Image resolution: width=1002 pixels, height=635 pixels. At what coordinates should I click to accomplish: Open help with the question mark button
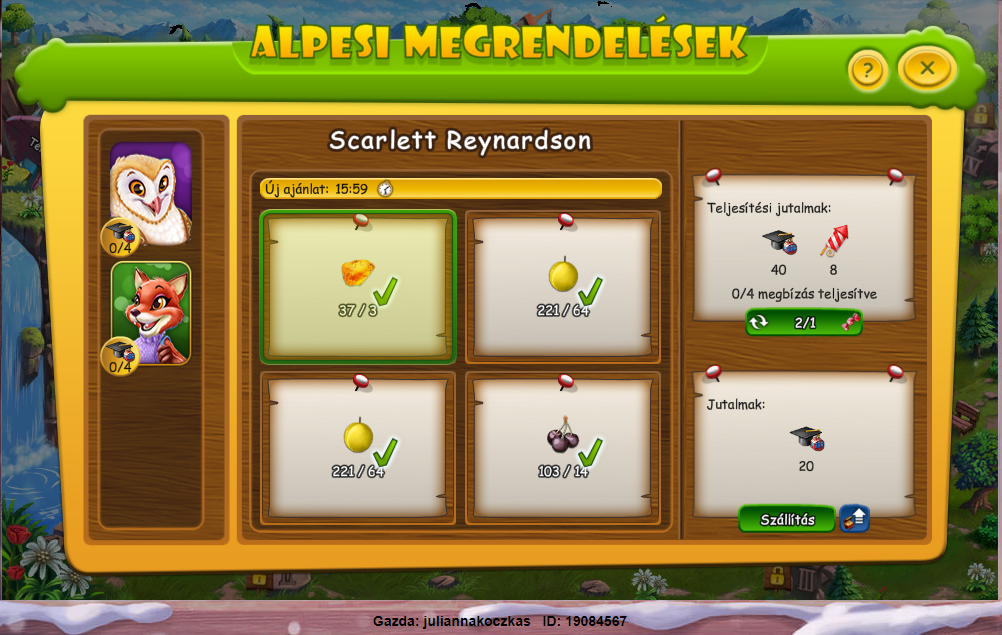(x=868, y=70)
